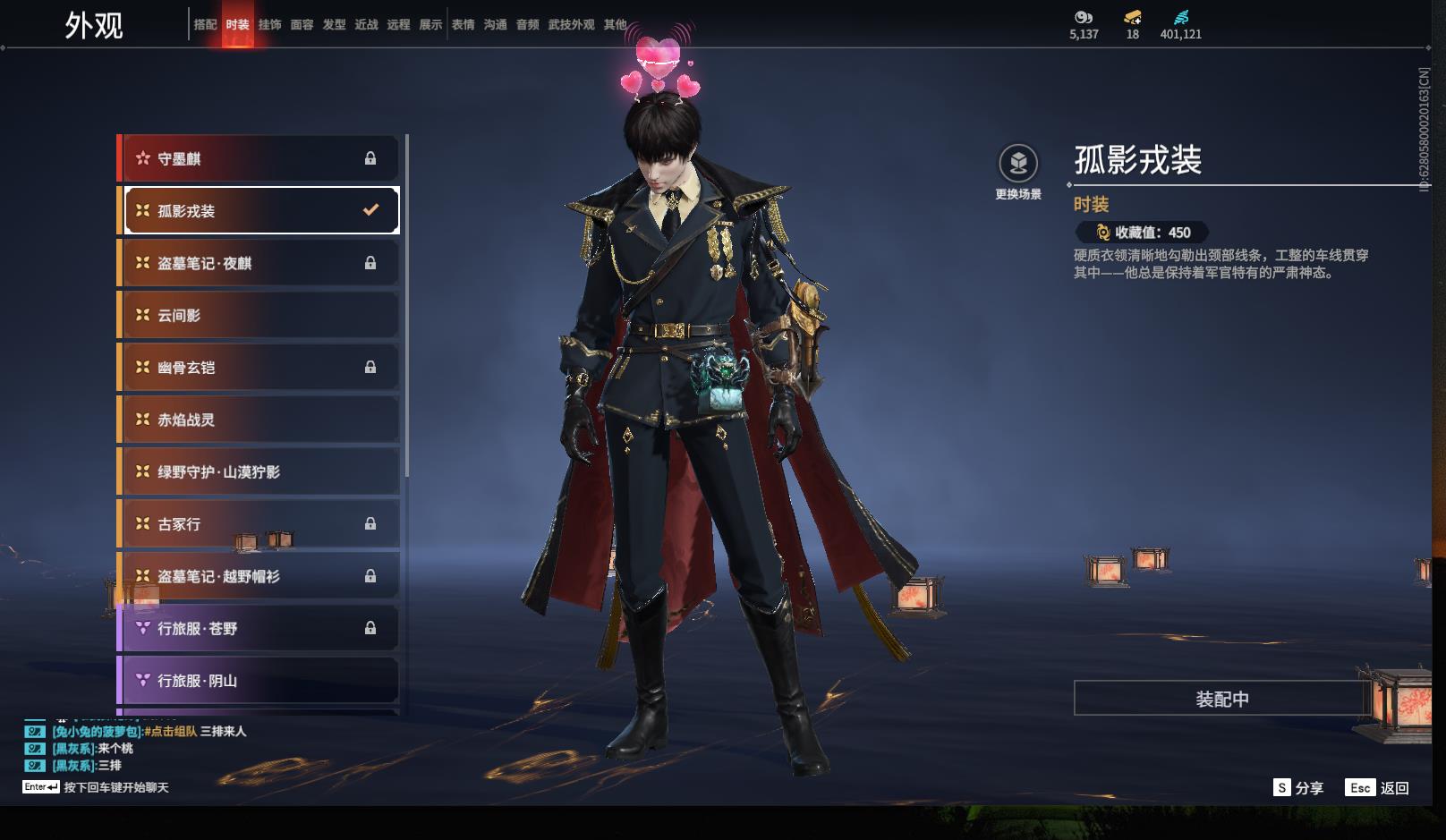The width and height of the screenshot is (1446, 840).
Task: Select the 赤焰战灵 outfit
Action: (x=259, y=420)
